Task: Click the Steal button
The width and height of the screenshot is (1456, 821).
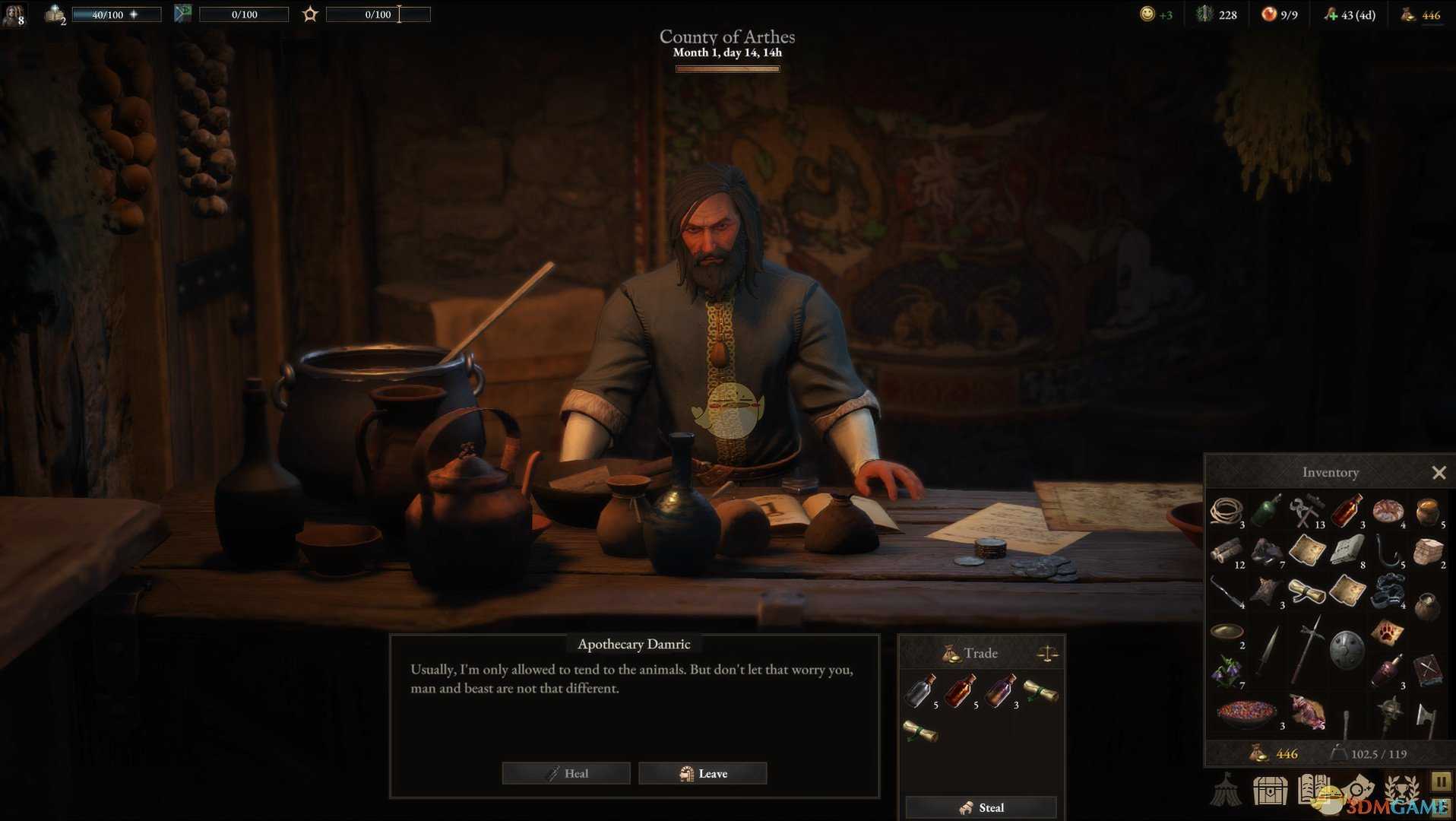Action: 981,807
